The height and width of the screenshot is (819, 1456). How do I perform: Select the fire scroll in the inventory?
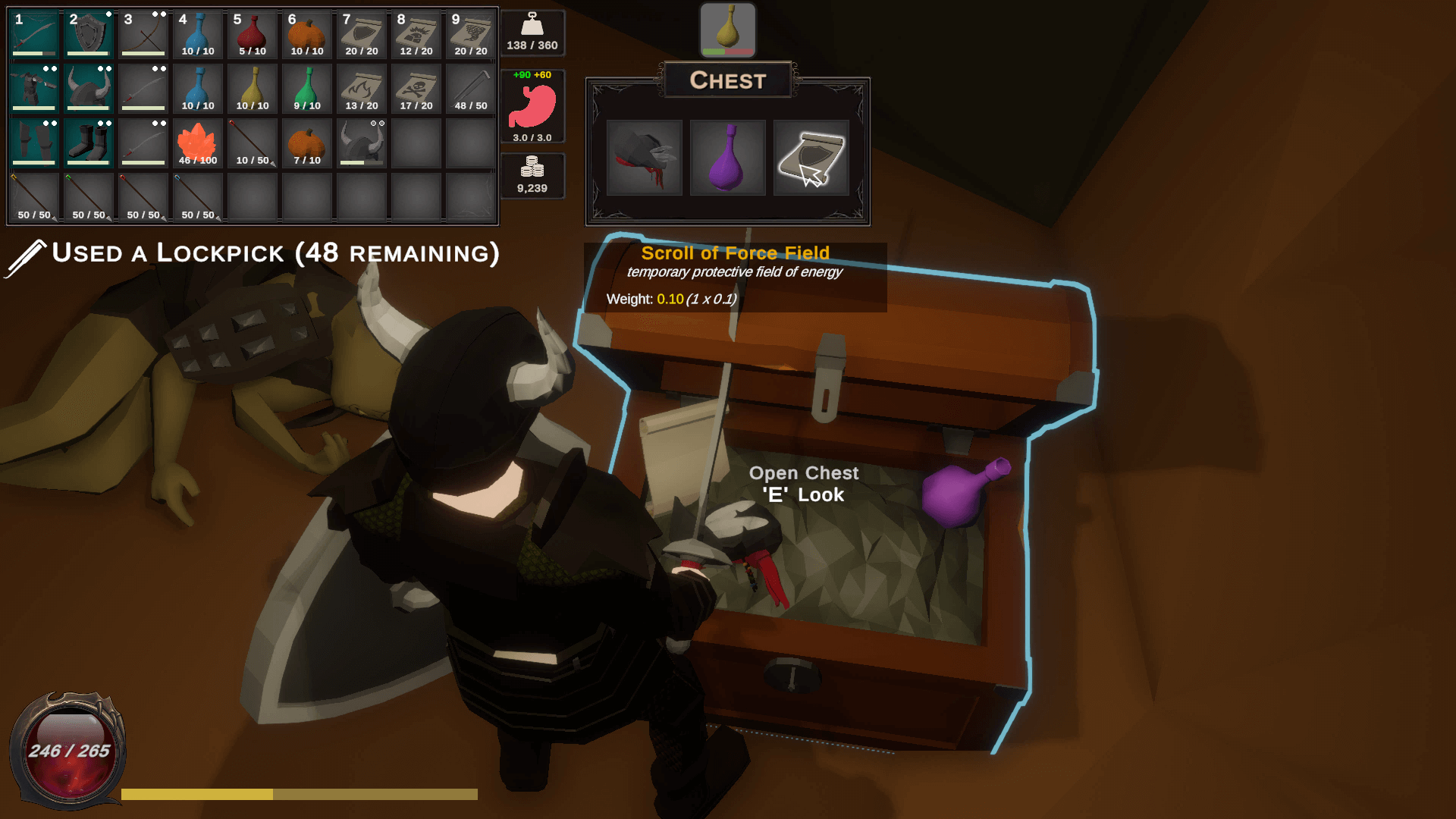pyautogui.click(x=362, y=89)
